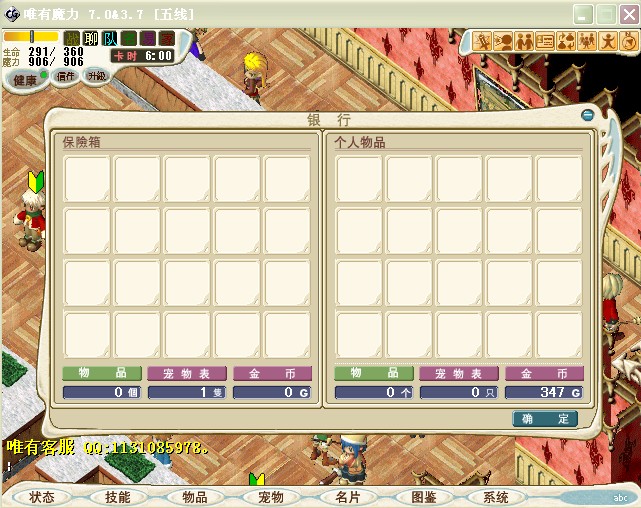Viewport: 641px width, 508px height.
Task: Open the 物品 items menu in bottom bar
Action: [x=194, y=496]
